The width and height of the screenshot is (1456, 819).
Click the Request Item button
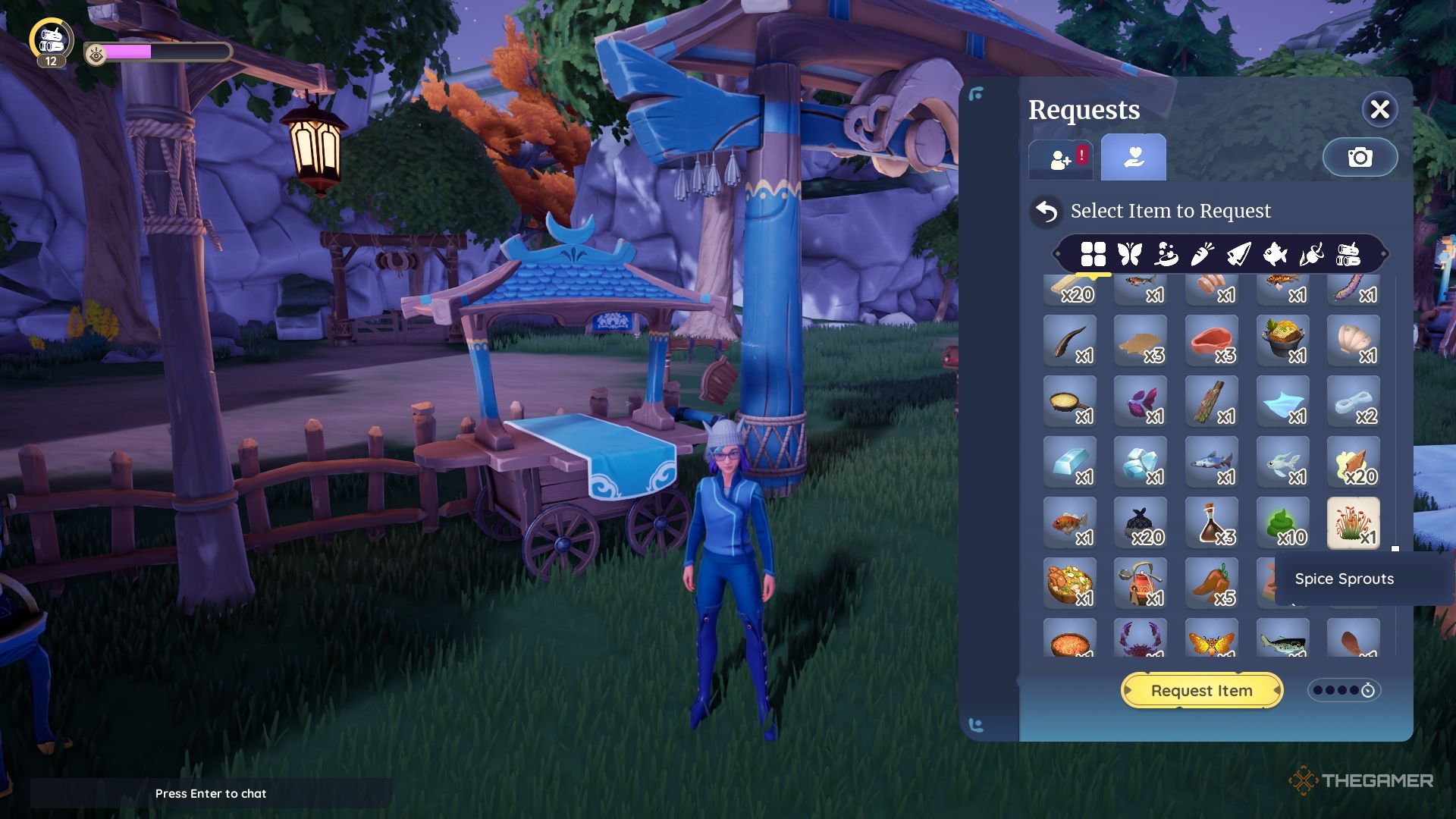1201,691
